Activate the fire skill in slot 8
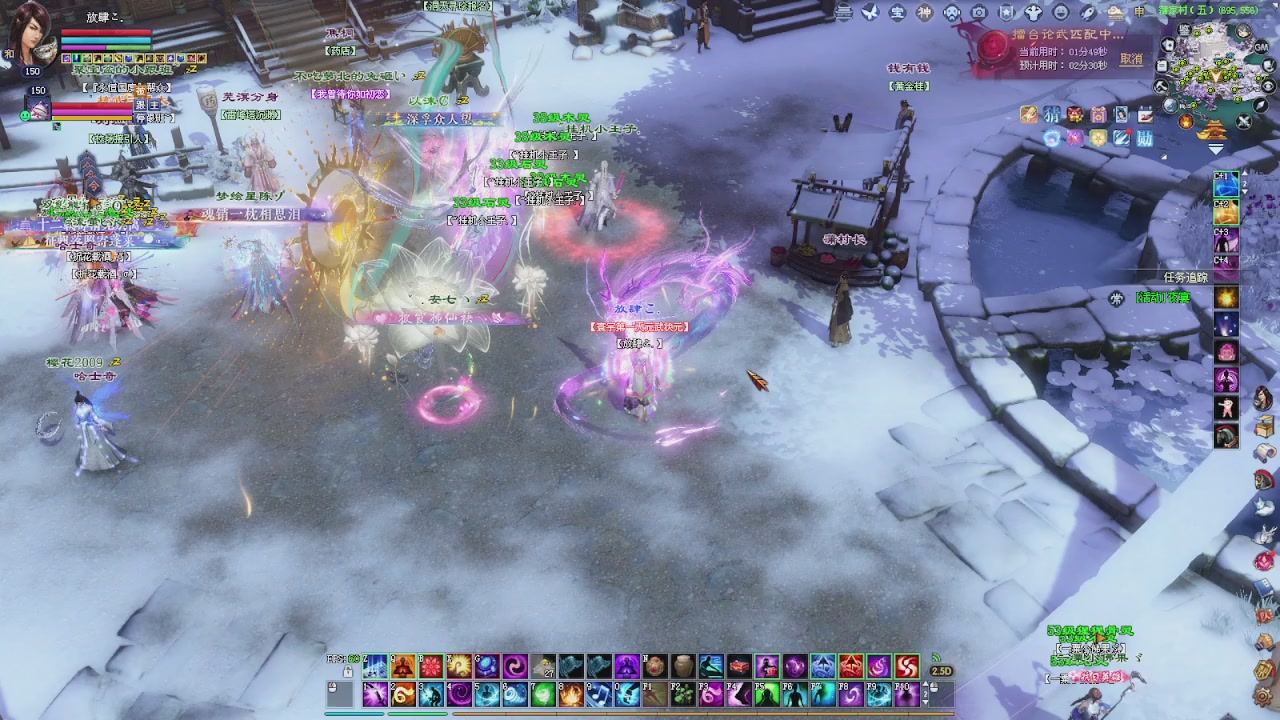Screen dimensions: 1280x720 click(x=571, y=694)
